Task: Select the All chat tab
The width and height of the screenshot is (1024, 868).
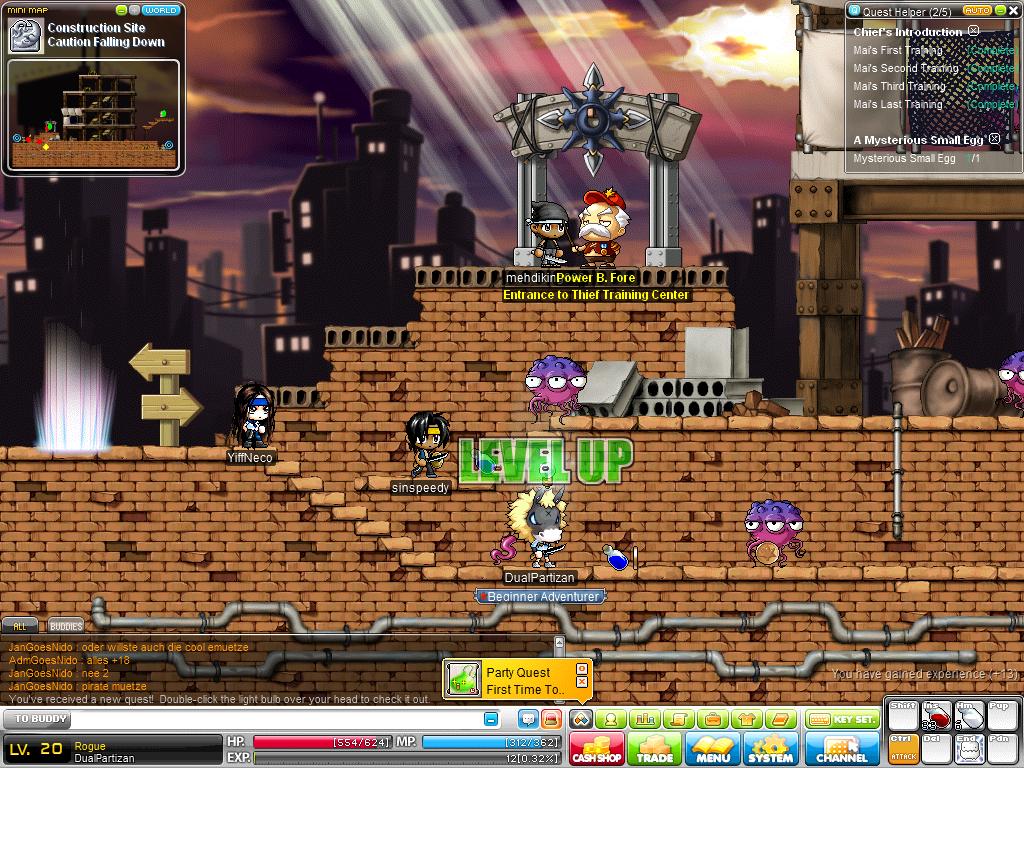Action: (x=19, y=626)
